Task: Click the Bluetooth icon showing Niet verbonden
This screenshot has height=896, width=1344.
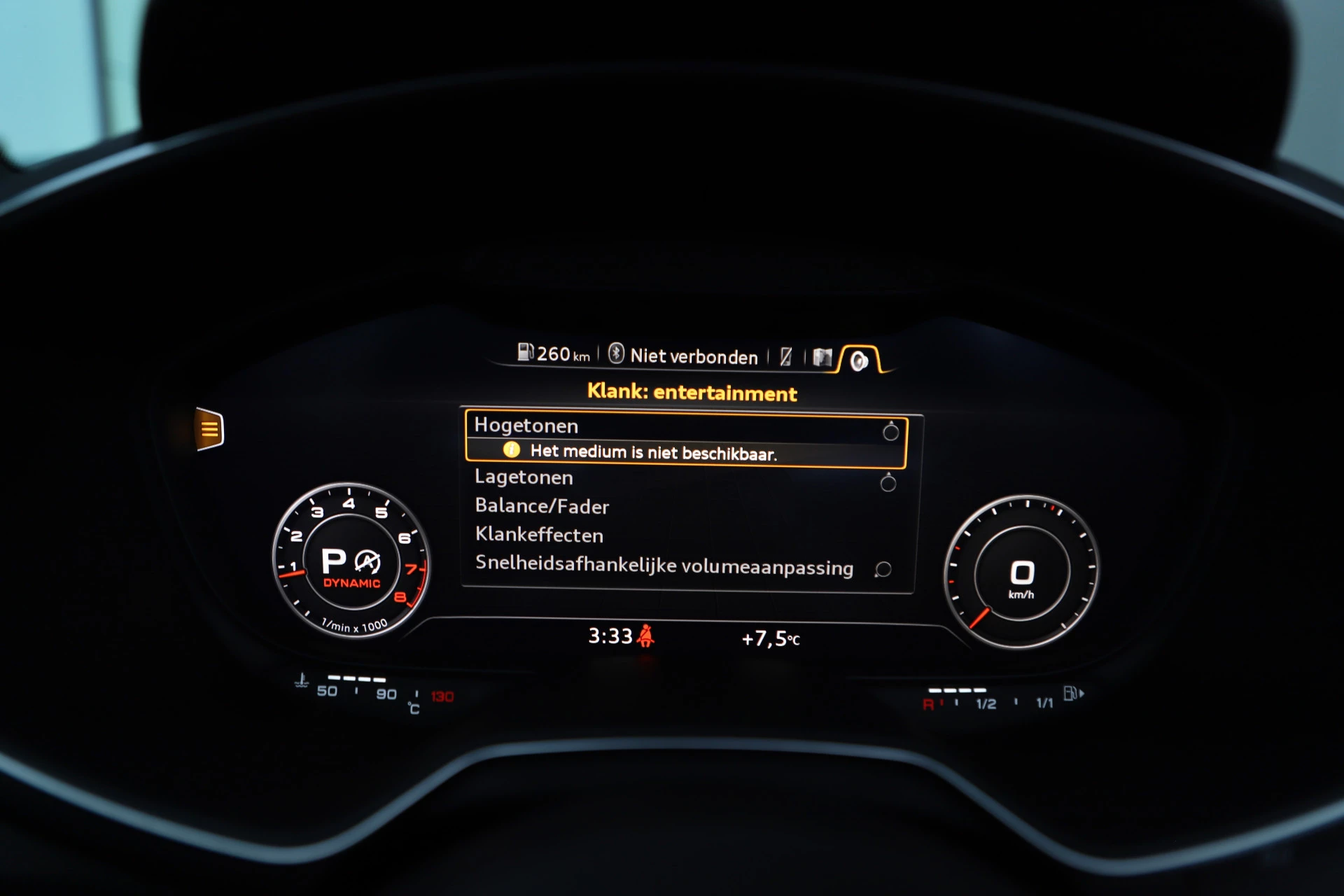Action: coord(616,356)
